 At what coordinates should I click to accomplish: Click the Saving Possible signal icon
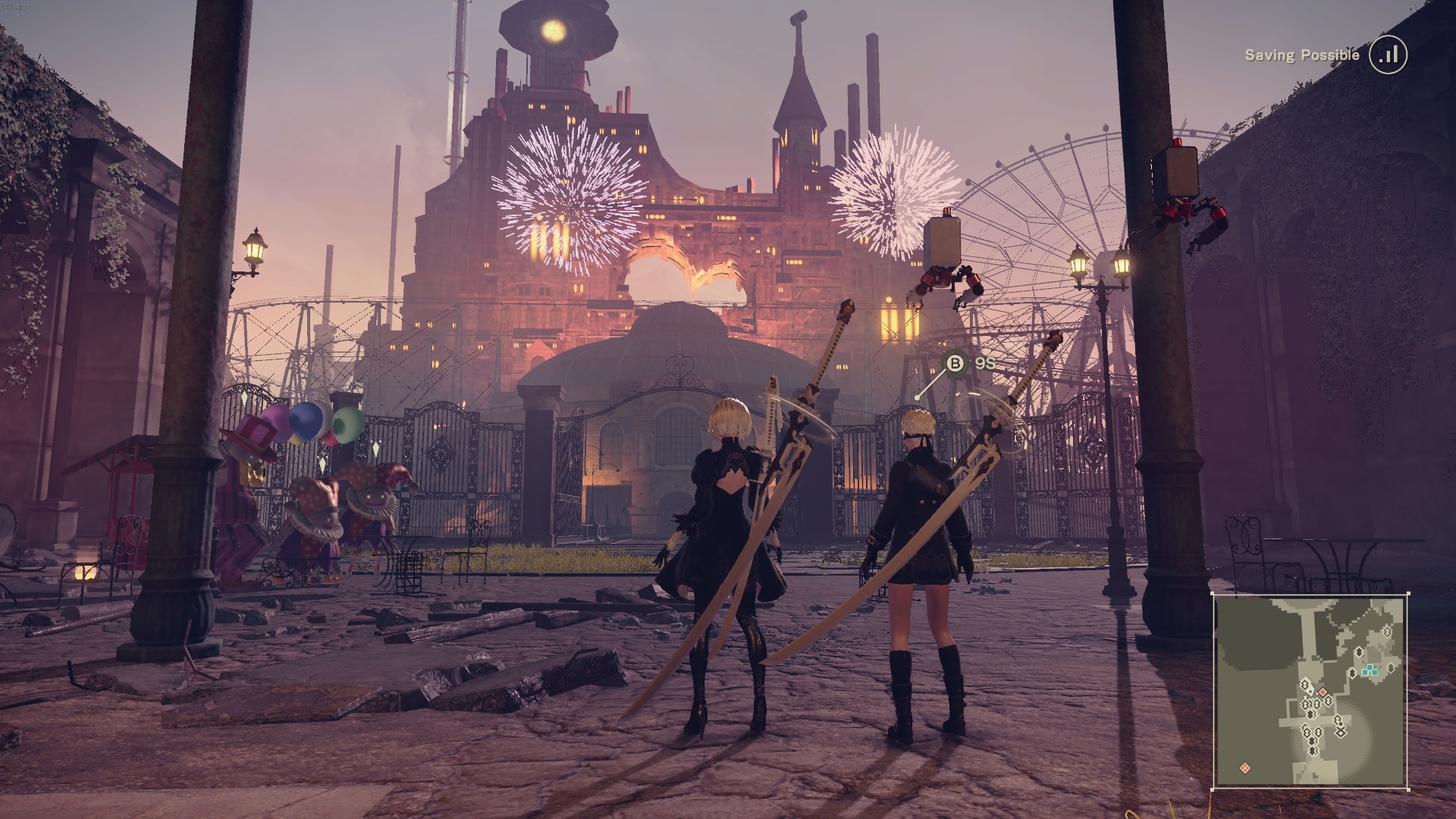click(x=1388, y=55)
